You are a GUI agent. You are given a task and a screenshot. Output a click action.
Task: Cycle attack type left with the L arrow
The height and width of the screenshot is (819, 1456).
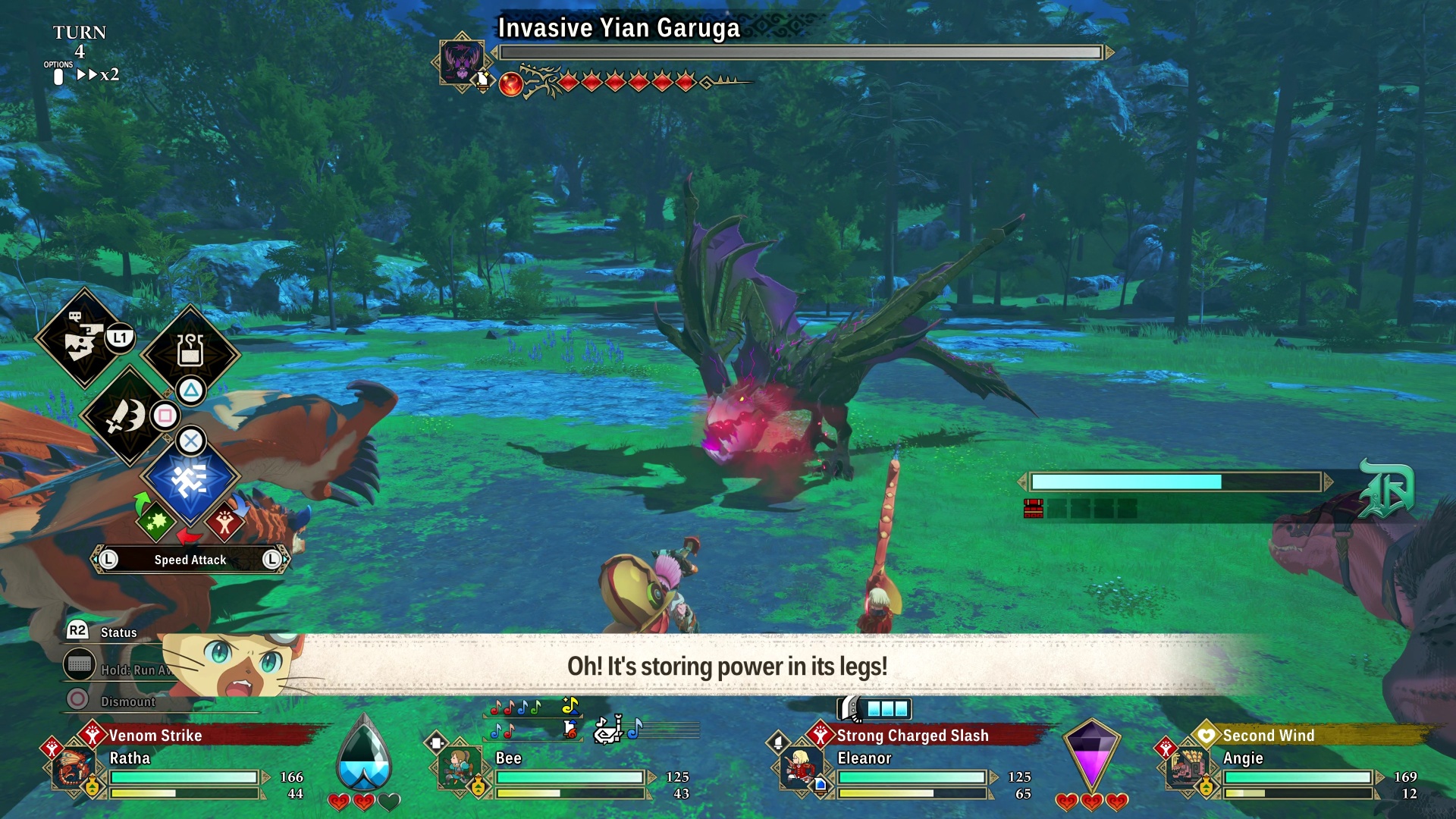108,559
